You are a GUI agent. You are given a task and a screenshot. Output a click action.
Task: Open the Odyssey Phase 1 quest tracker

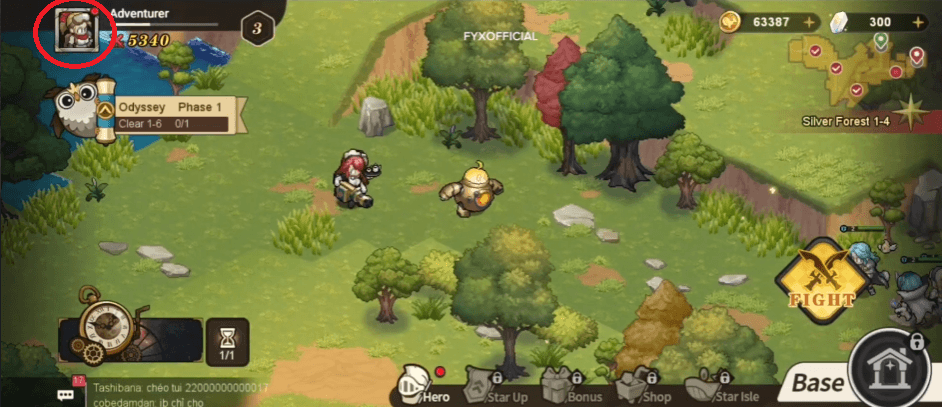coord(168,114)
